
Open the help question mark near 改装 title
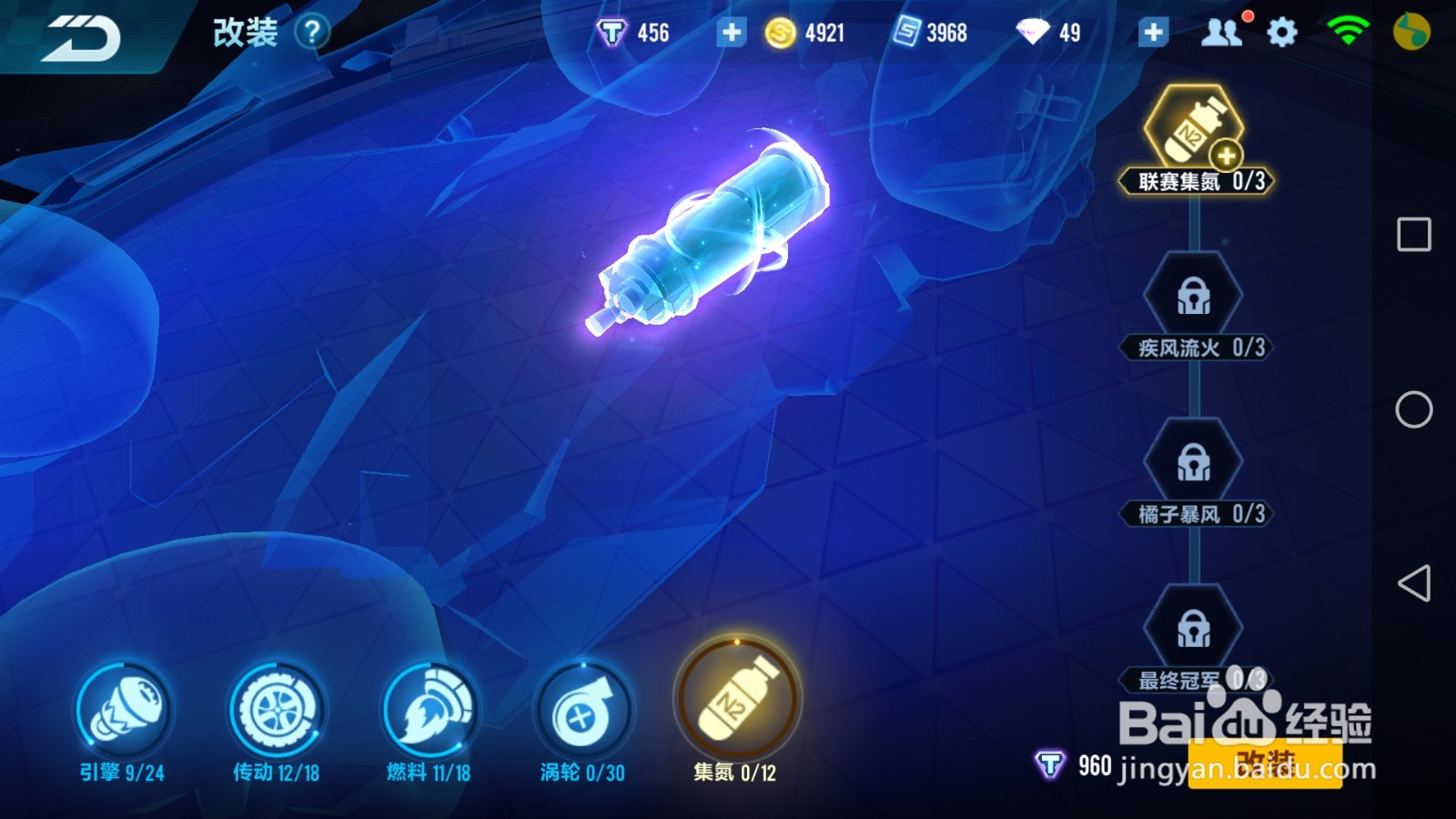click(313, 30)
